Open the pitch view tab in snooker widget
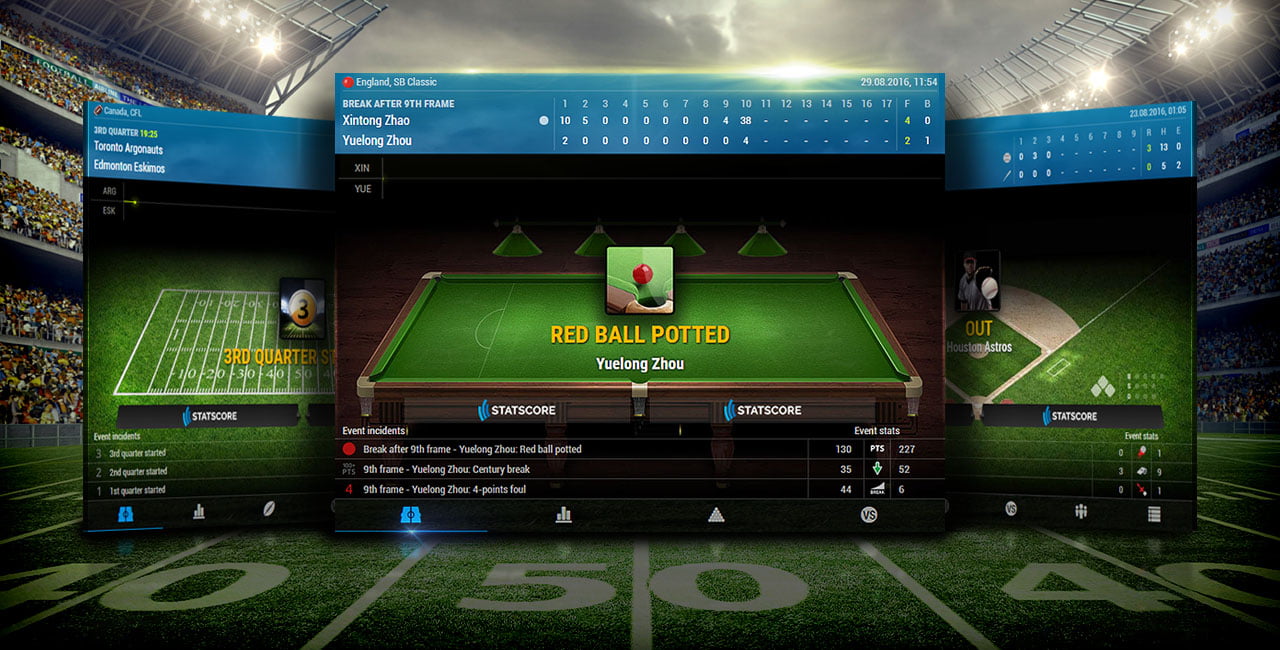The image size is (1280, 650). pos(411,515)
